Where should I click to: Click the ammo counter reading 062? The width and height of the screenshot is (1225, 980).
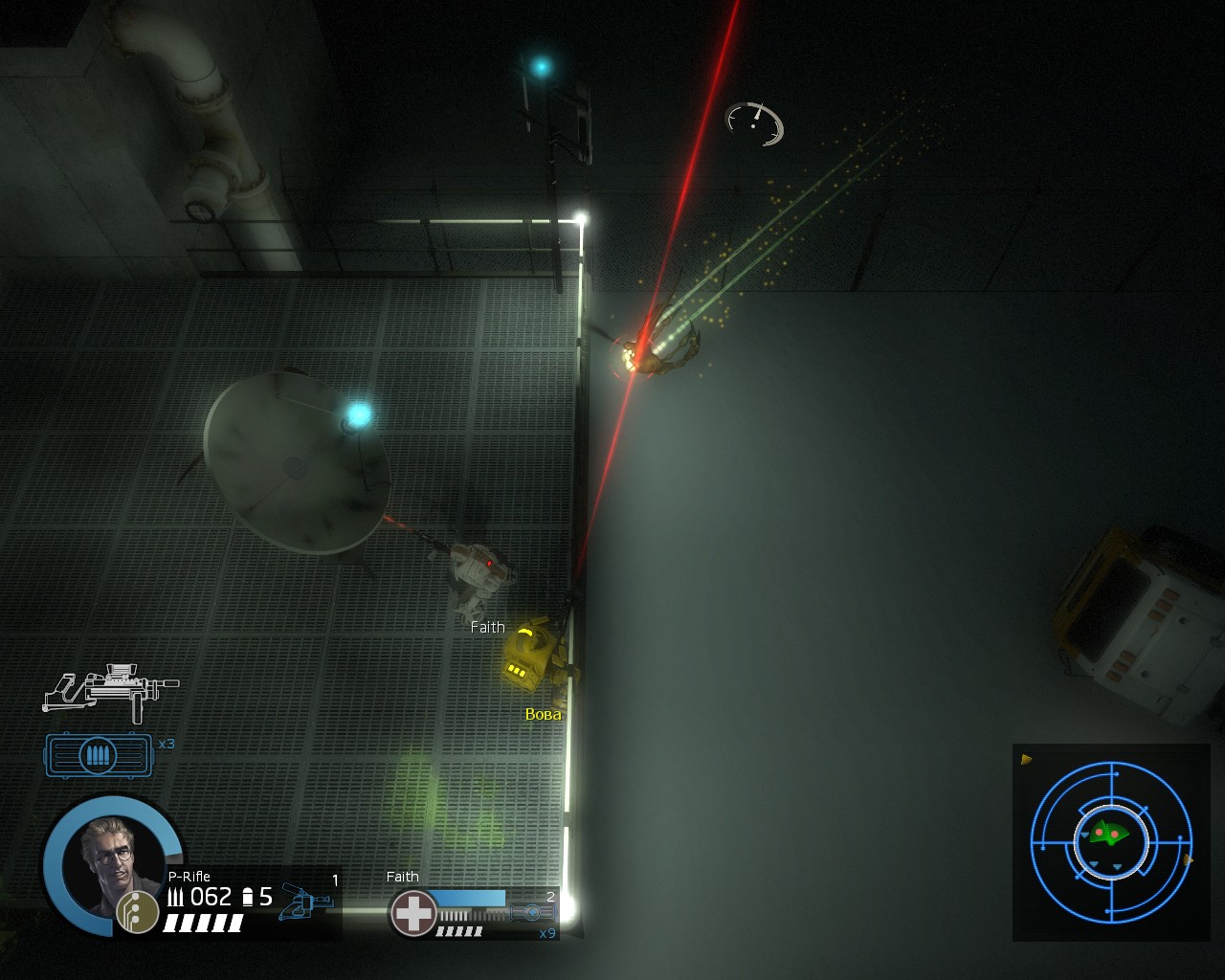tap(212, 898)
